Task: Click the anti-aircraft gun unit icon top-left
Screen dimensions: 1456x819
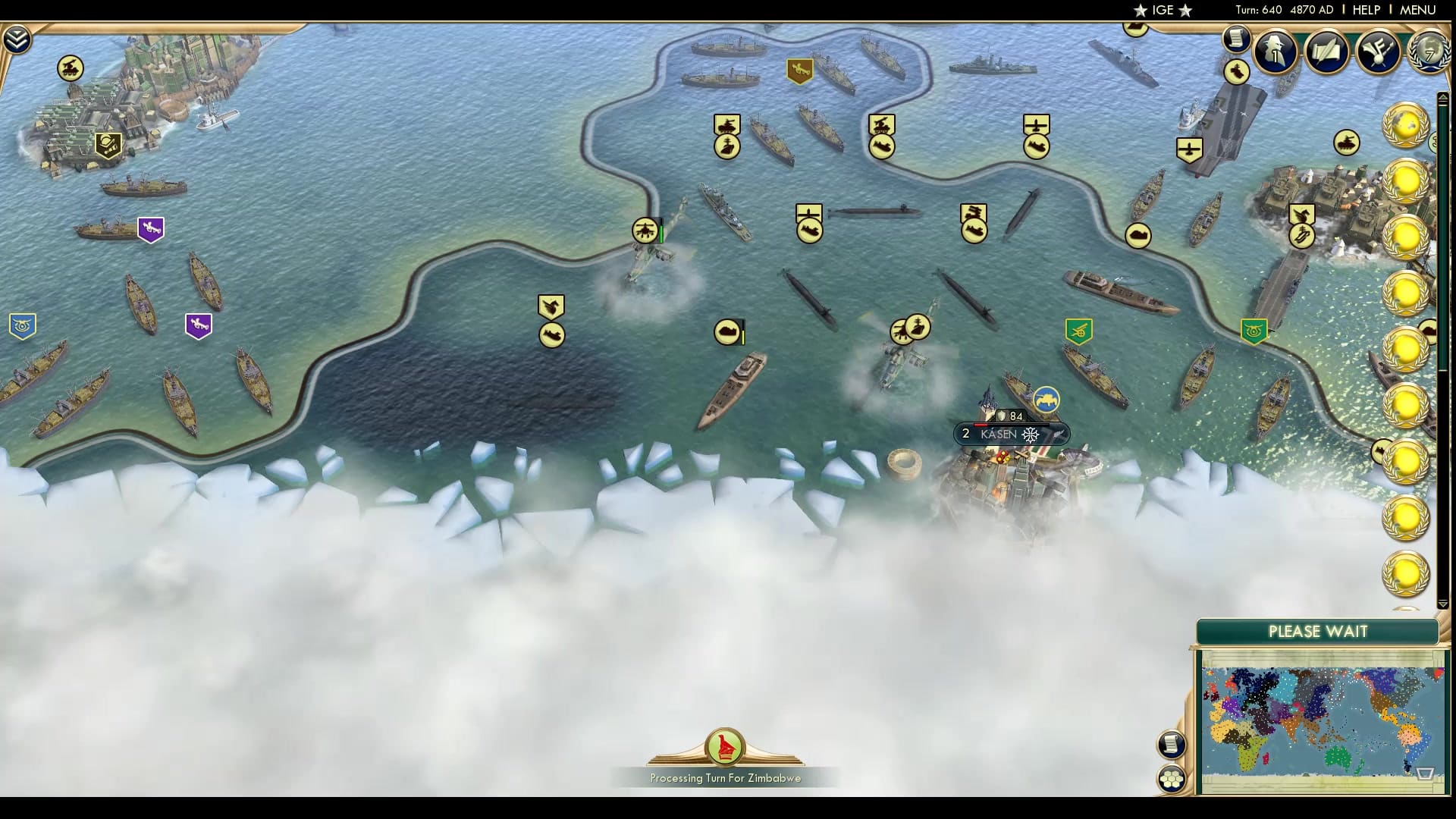Action: (70, 69)
